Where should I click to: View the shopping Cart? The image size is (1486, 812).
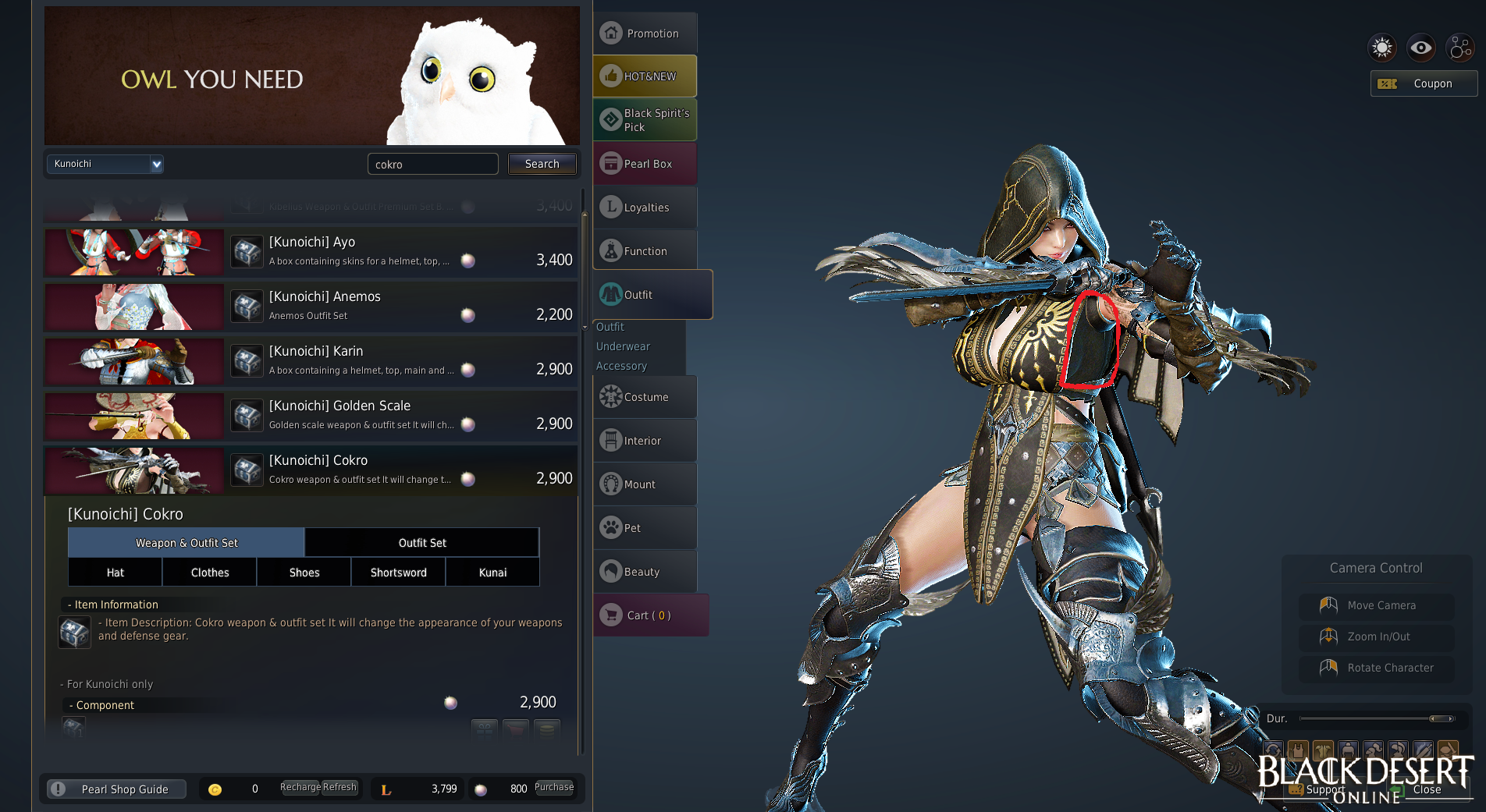(x=649, y=615)
